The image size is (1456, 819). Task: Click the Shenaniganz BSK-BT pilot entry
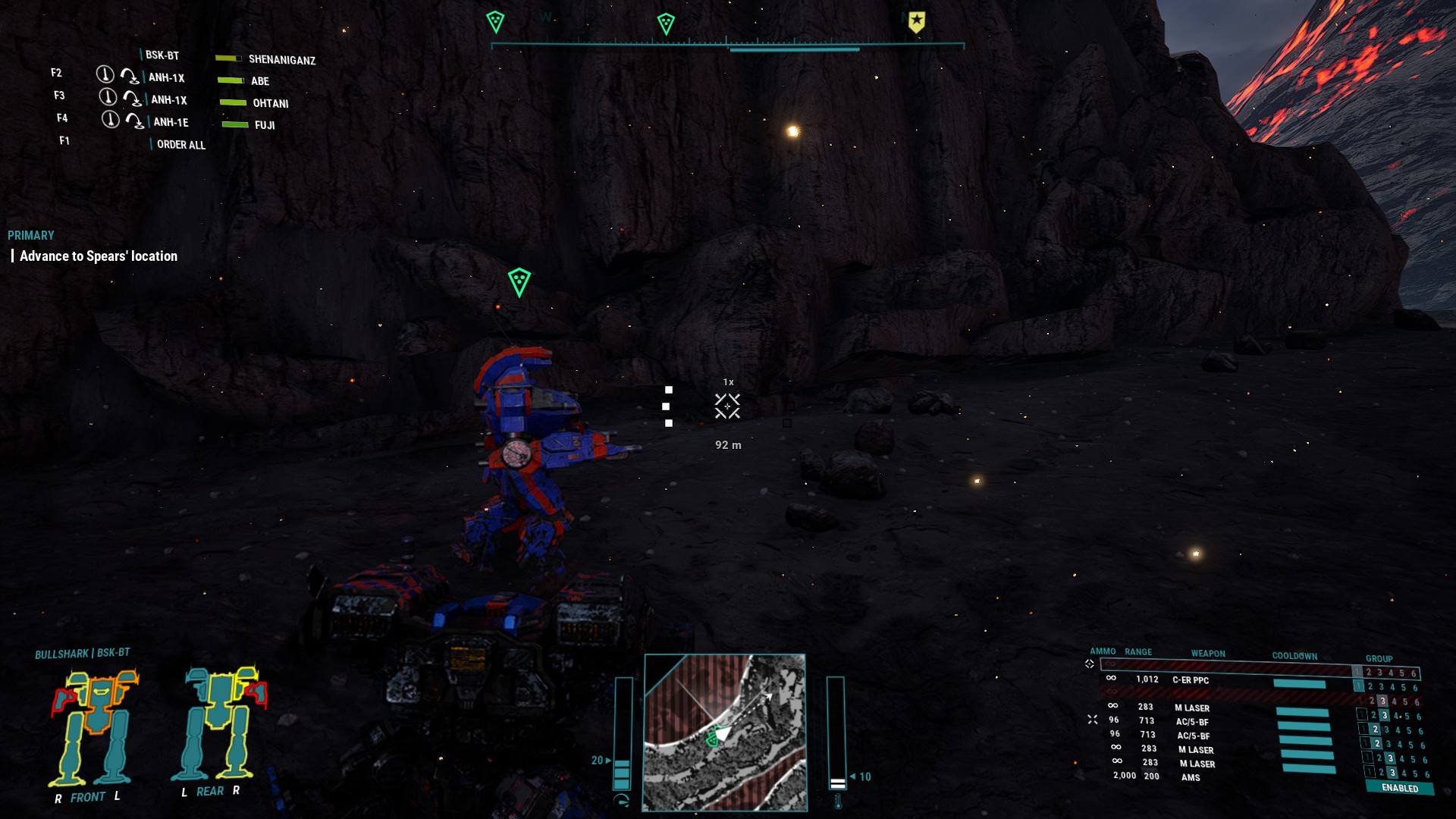coord(281,60)
